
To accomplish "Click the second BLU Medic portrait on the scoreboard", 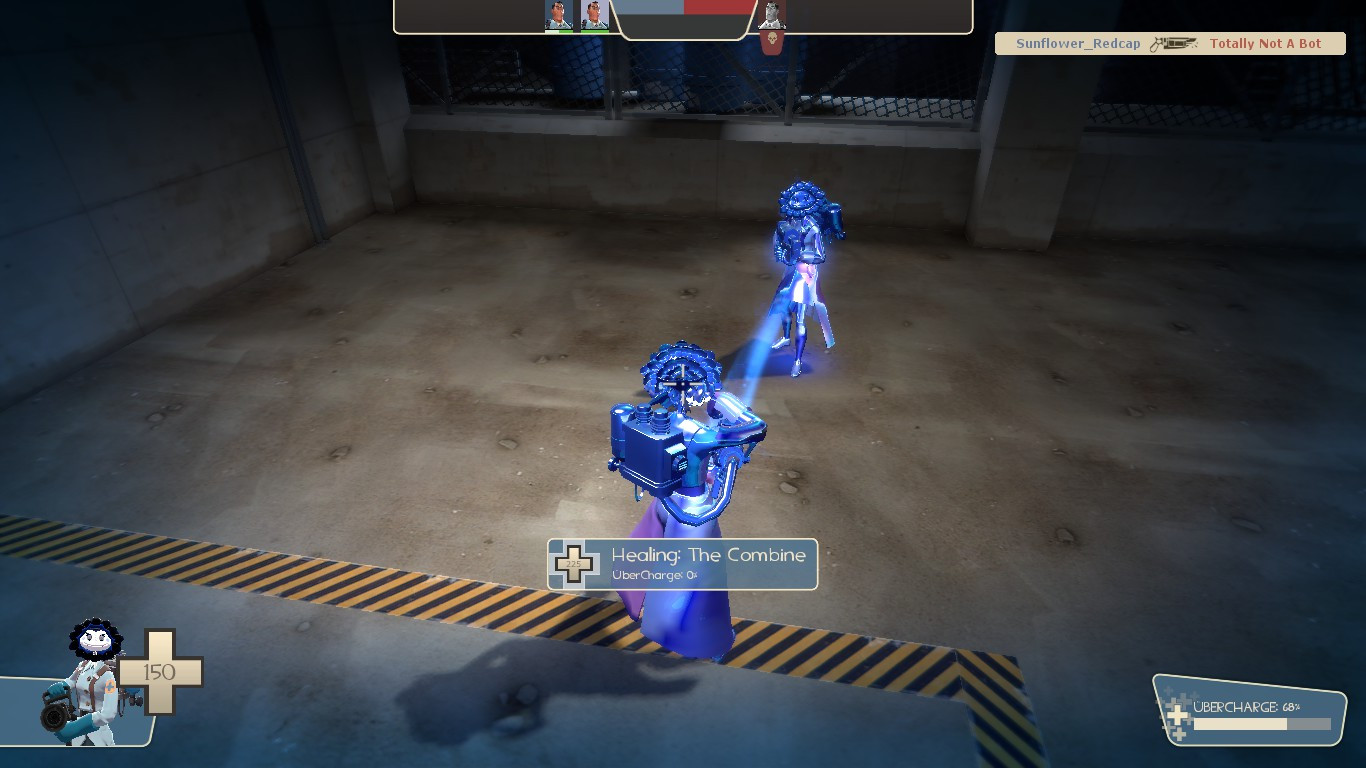I will (x=594, y=16).
